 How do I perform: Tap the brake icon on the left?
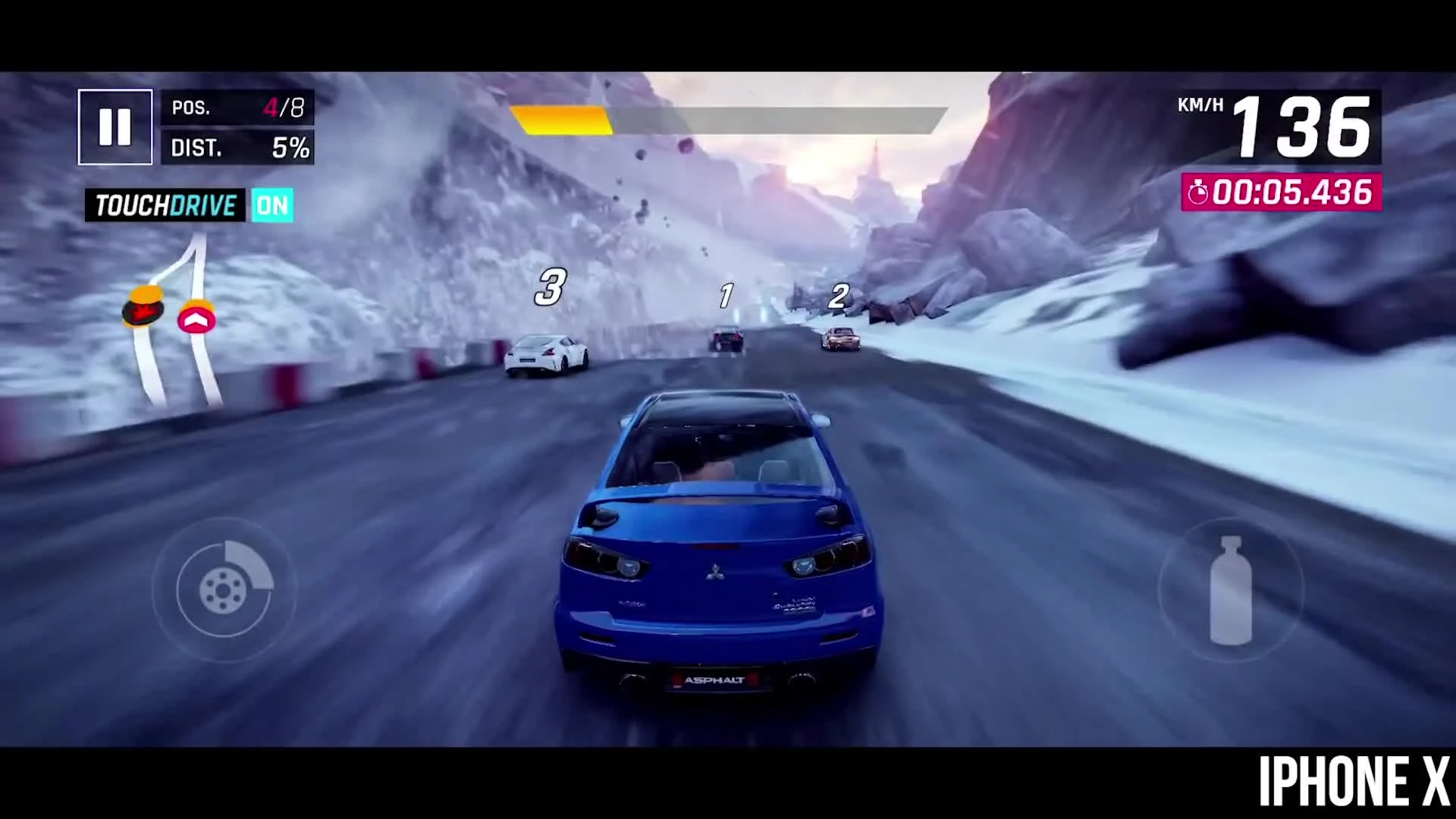coord(225,590)
